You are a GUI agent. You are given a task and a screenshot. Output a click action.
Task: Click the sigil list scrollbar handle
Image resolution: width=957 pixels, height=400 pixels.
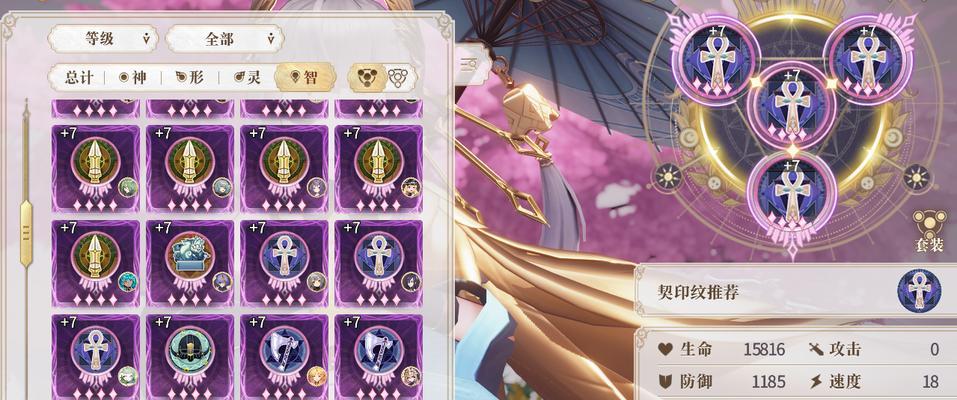point(26,230)
